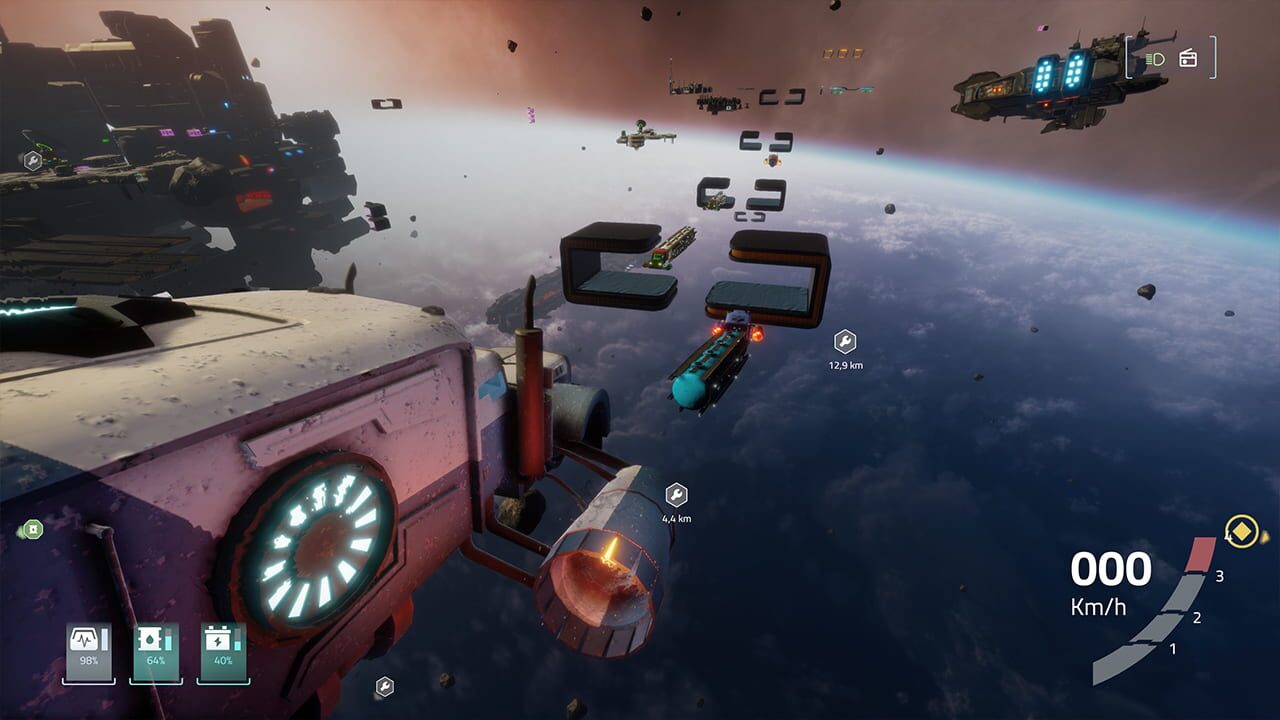This screenshot has width=1280, height=720.
Task: Open the radio icon in the top-right brackets
Action: (x=1188, y=59)
